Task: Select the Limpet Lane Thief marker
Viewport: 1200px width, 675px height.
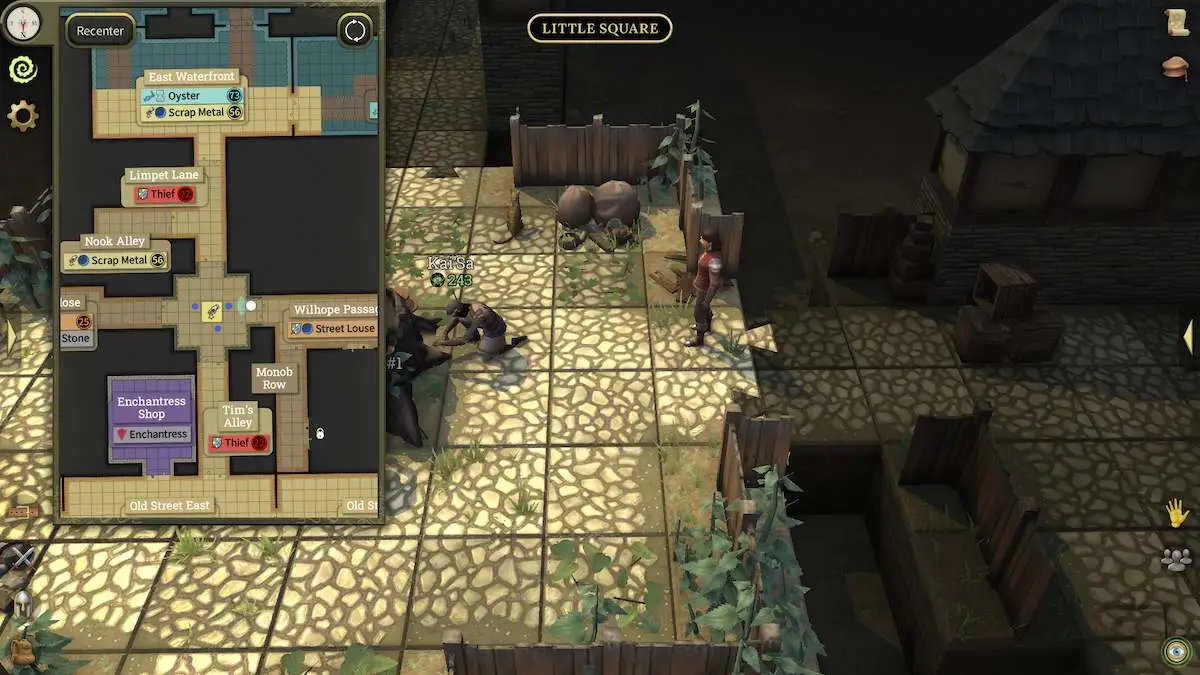Action: tap(164, 194)
